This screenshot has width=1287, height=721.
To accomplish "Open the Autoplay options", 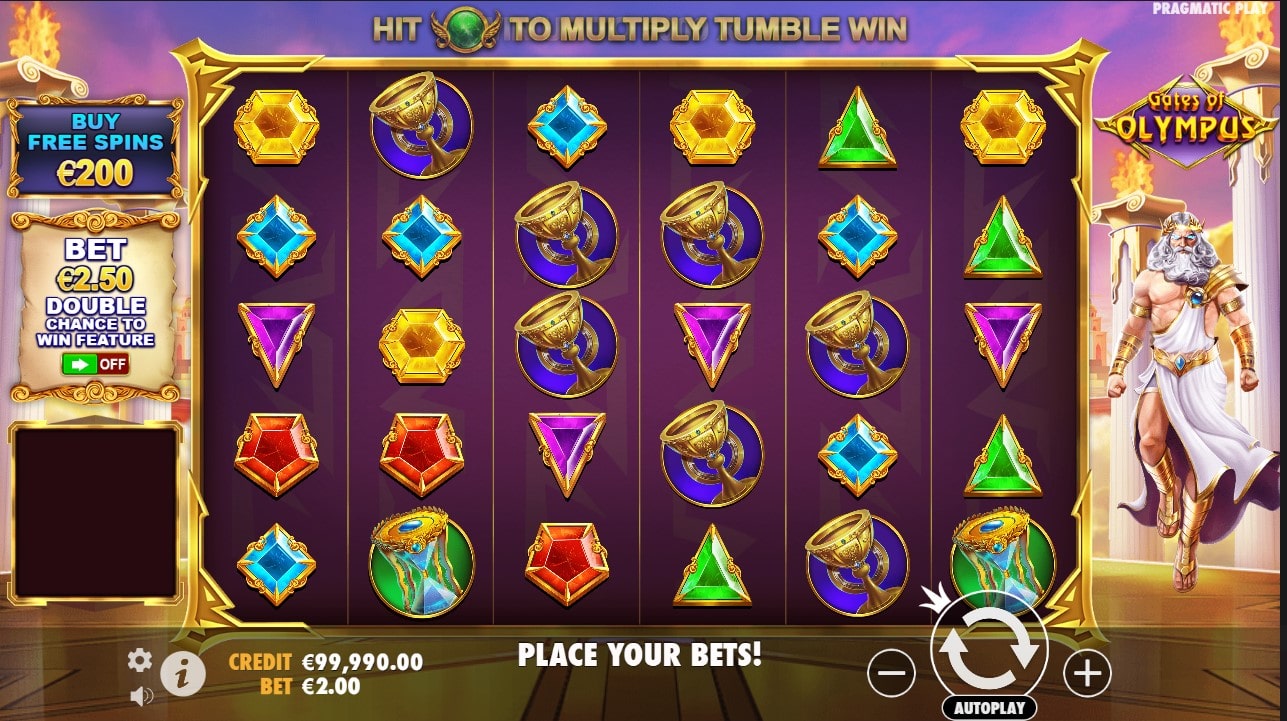I will (x=989, y=708).
